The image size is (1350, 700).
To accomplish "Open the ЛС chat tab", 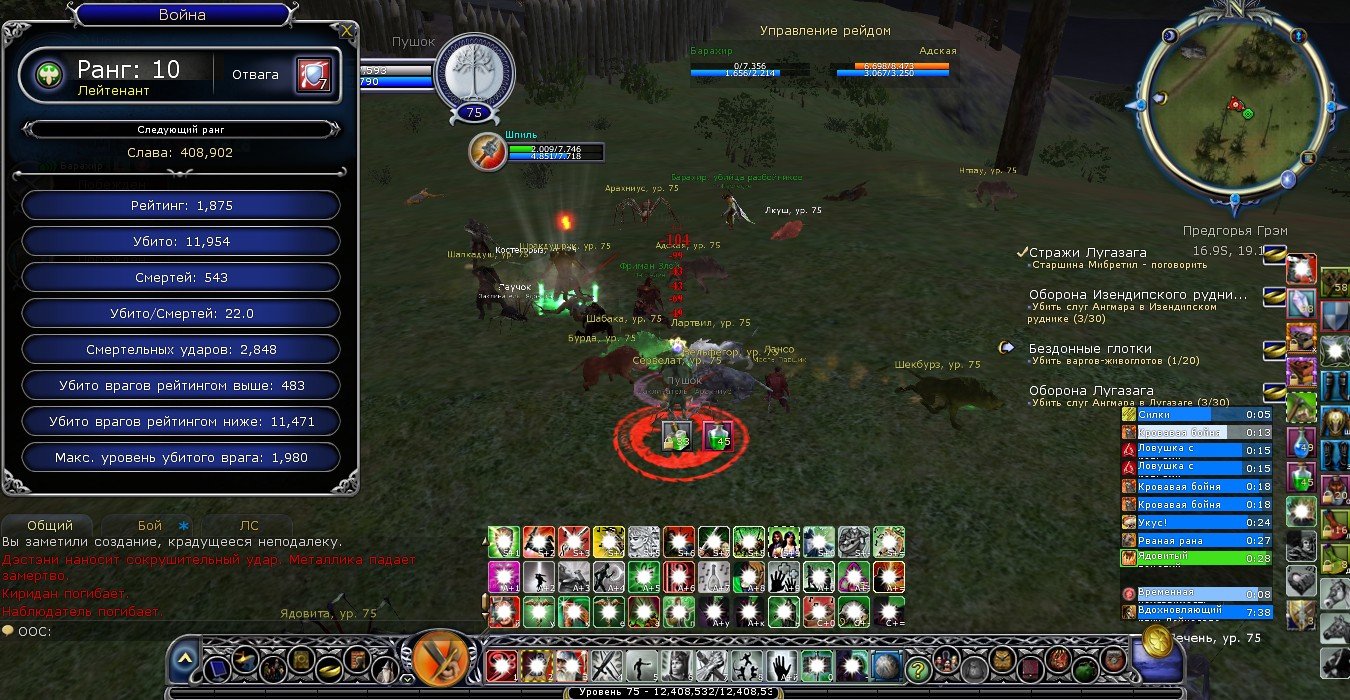I will pos(249,525).
